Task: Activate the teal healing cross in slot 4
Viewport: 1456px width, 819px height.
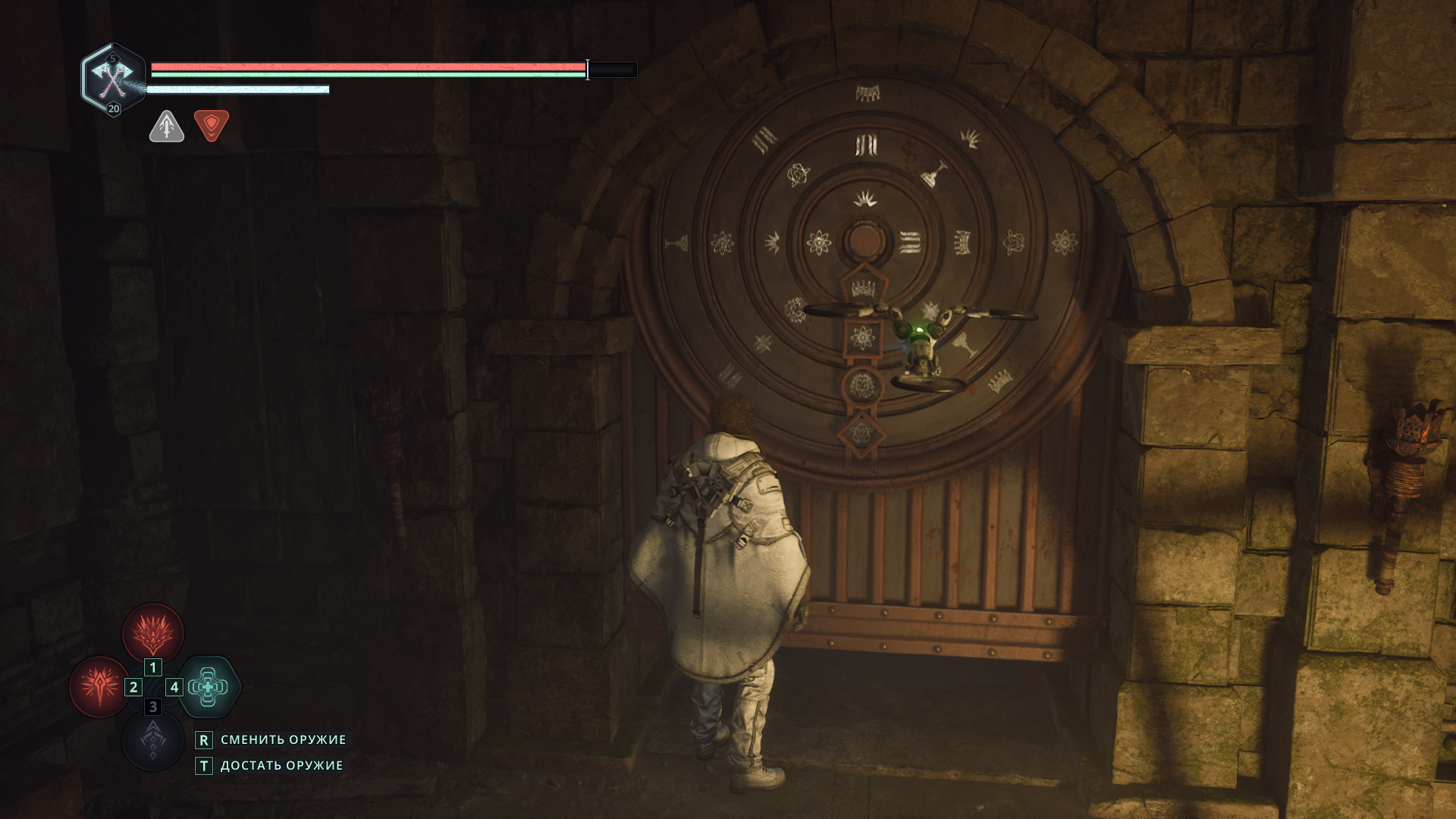Action: (x=209, y=687)
